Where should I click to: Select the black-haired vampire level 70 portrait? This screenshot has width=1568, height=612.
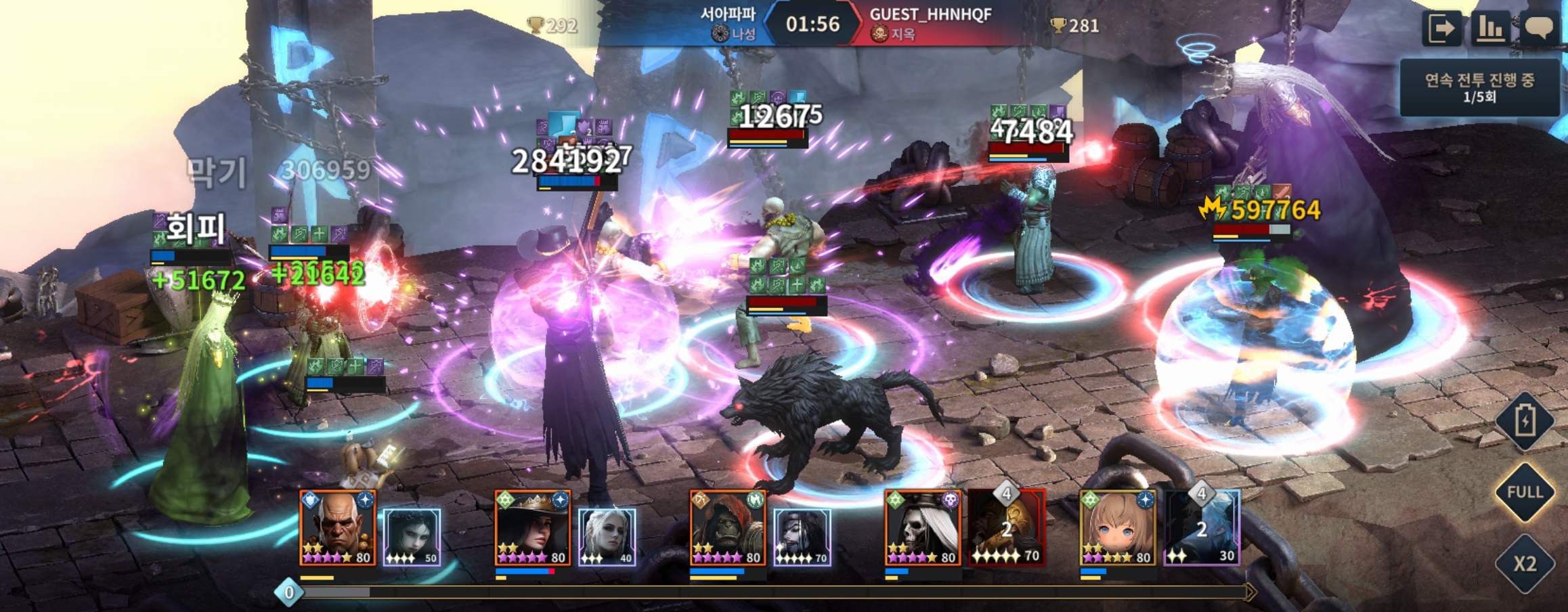click(x=802, y=537)
